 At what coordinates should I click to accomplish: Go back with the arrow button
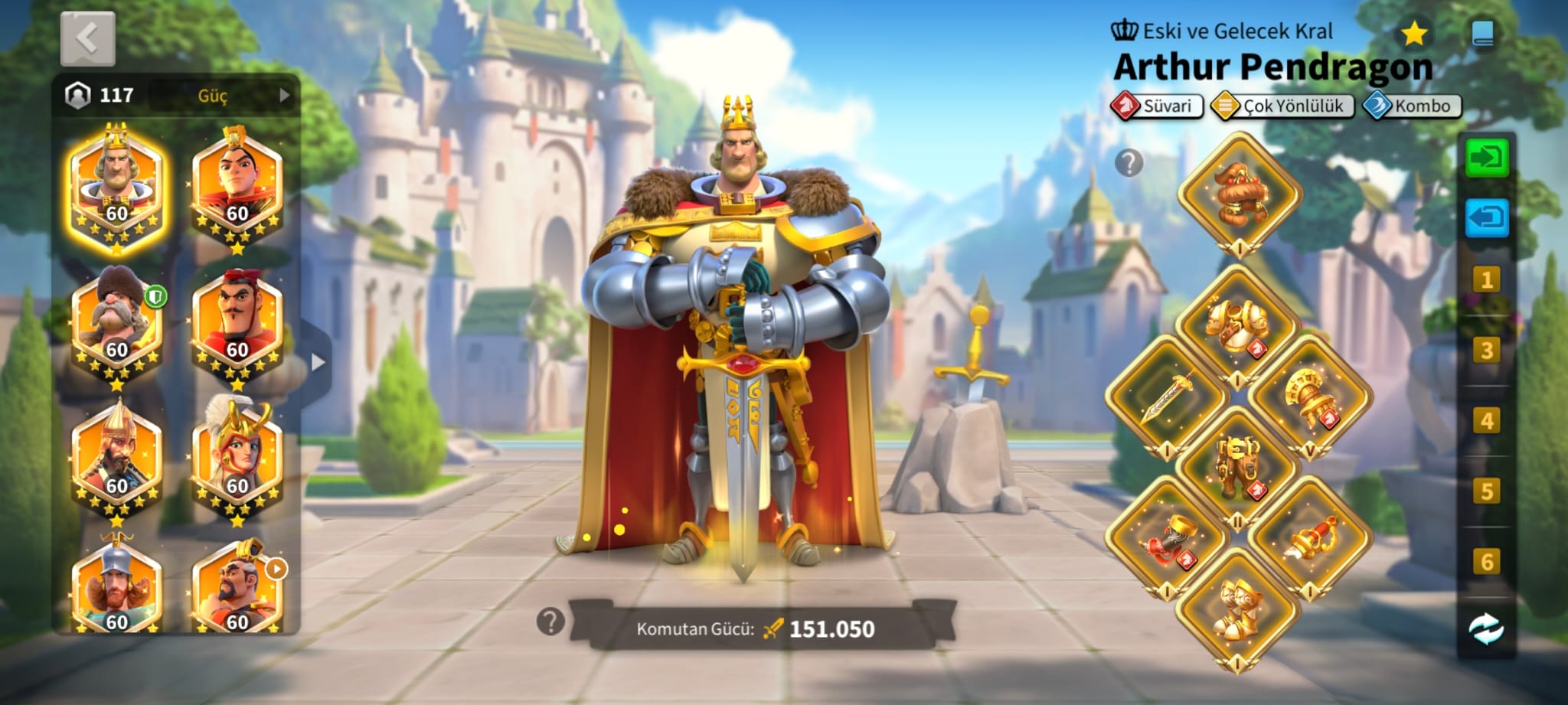pos(87,38)
